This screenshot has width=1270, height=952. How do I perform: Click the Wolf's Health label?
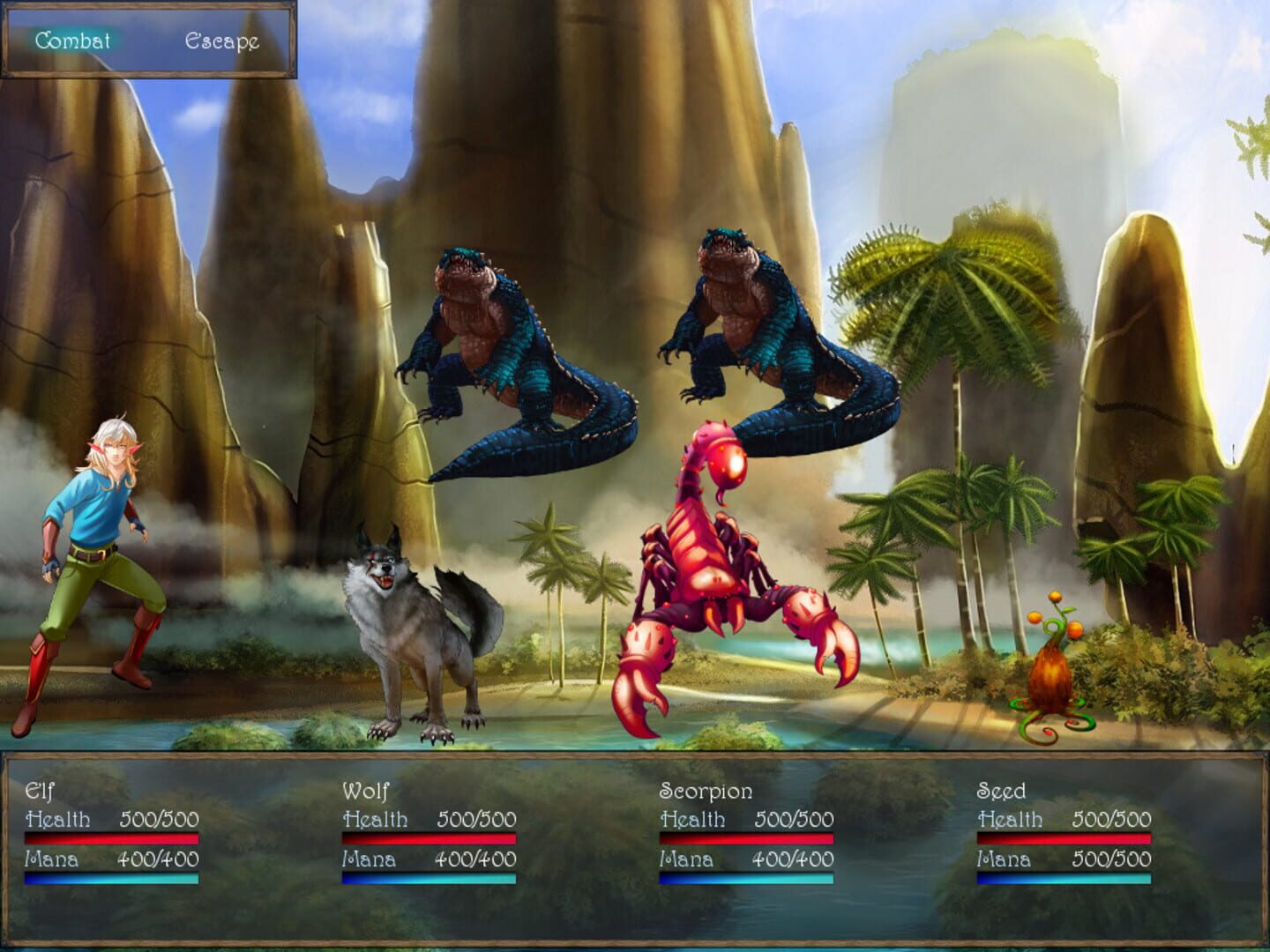click(375, 818)
